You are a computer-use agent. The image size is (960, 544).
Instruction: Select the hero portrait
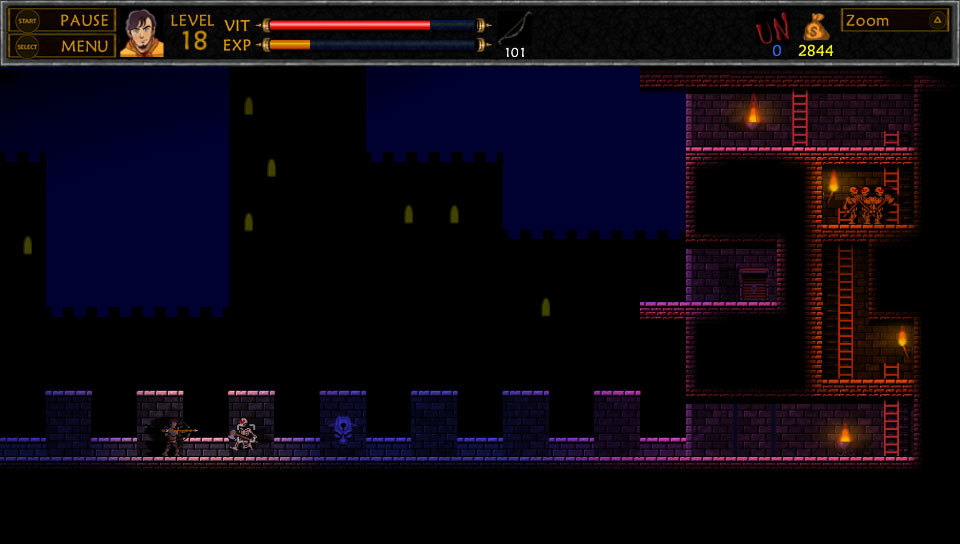[x=141, y=33]
